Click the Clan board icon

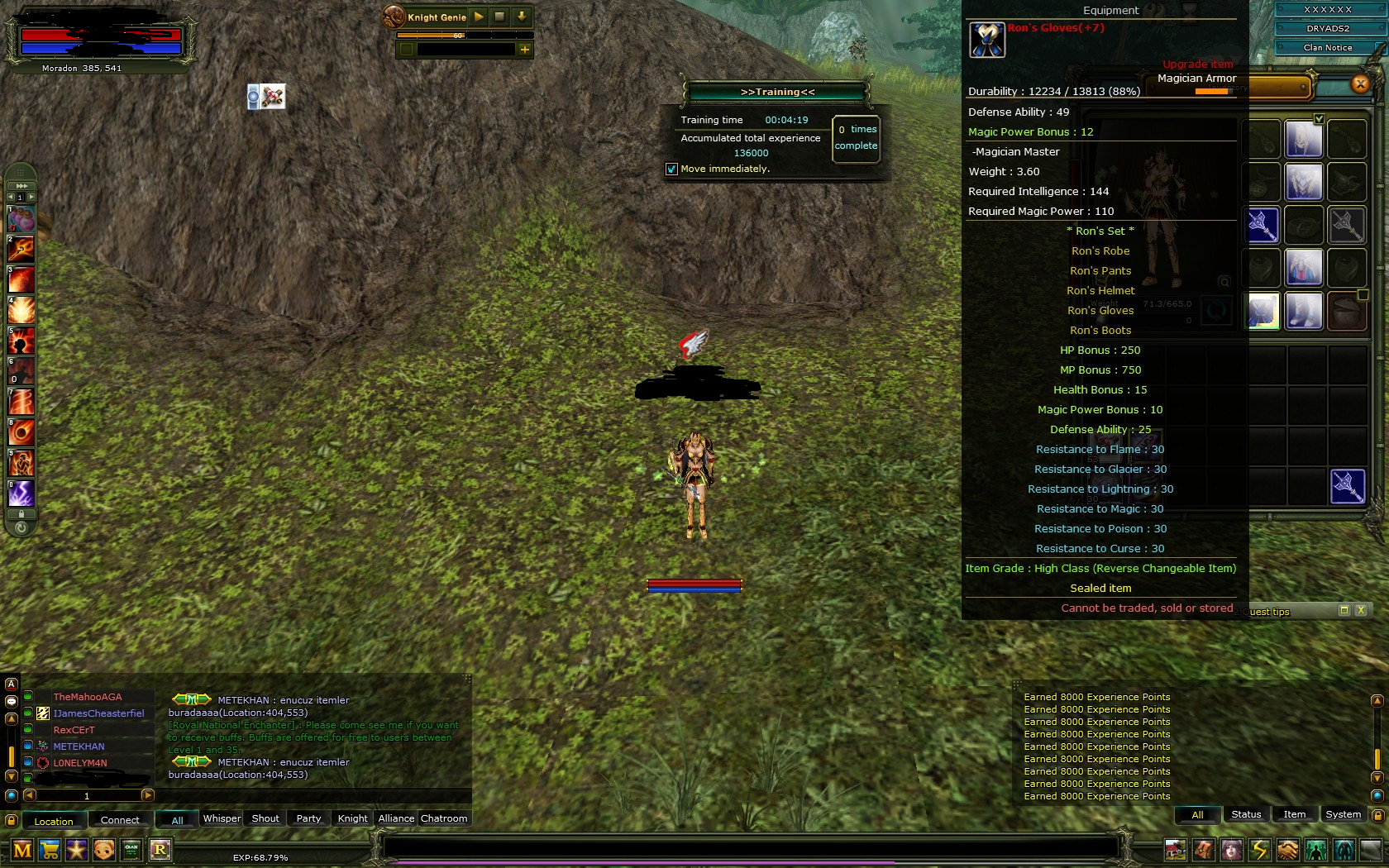[x=131, y=850]
